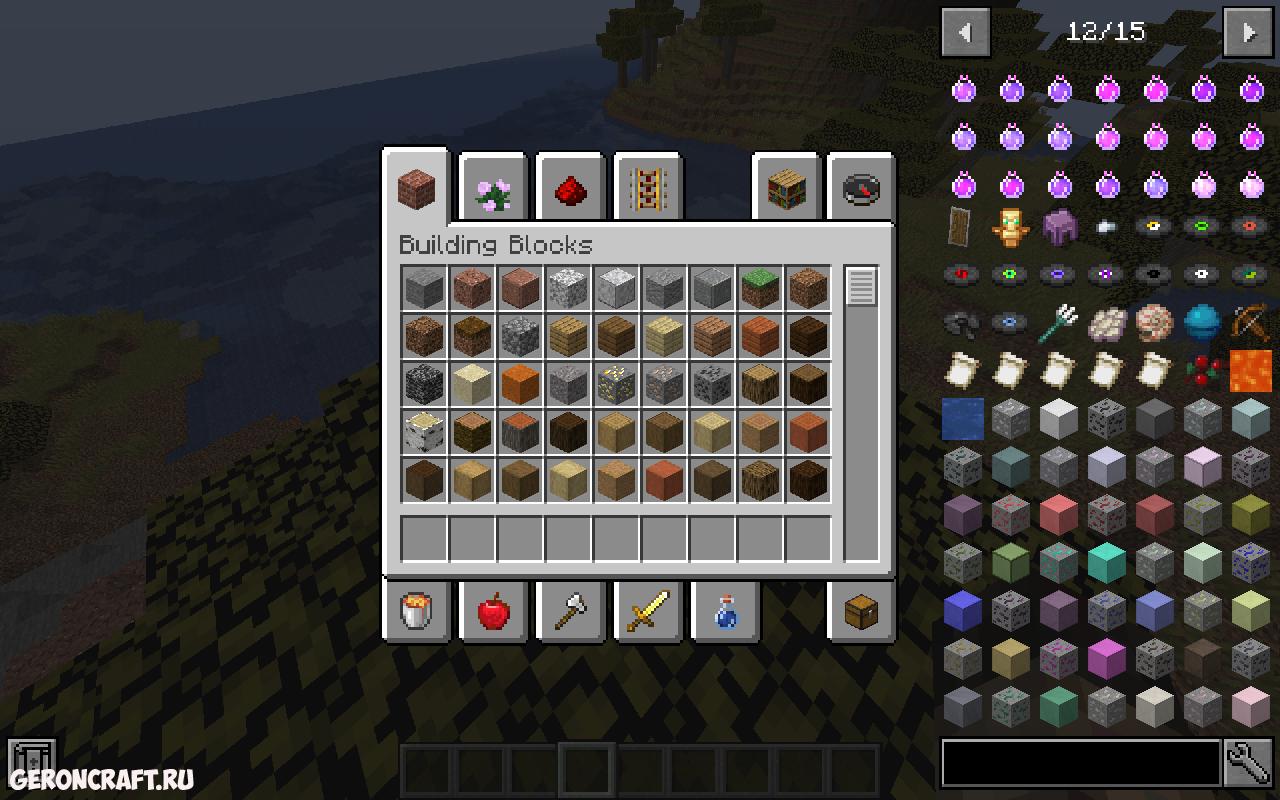1280x800 pixels.
Task: Select the trident in the item list
Action: tap(1058, 322)
